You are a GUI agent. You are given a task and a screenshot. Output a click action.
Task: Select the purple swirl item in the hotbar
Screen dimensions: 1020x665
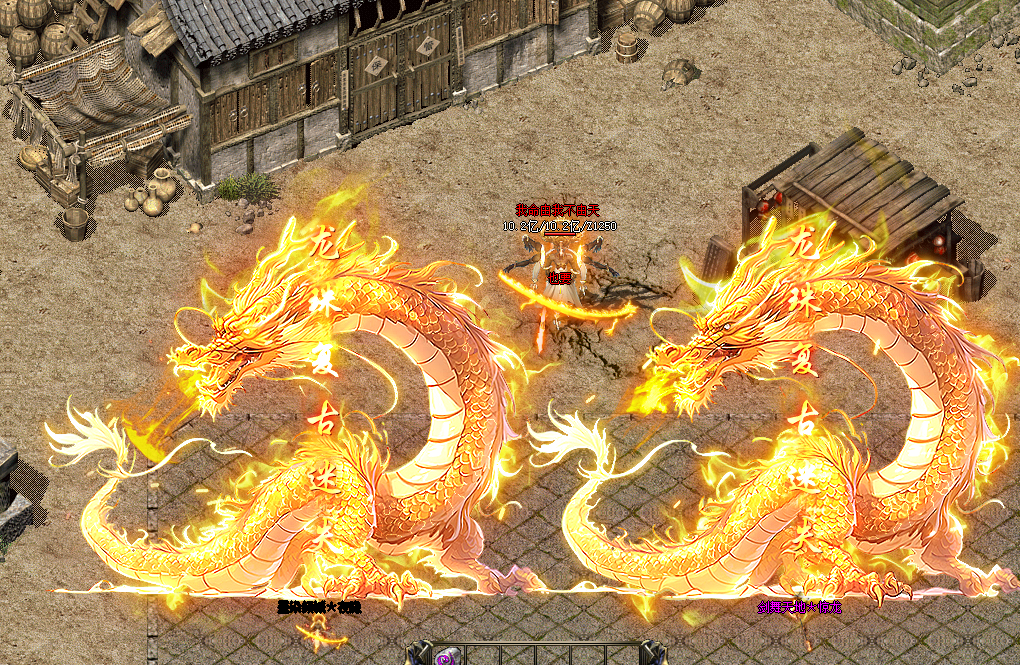444,658
